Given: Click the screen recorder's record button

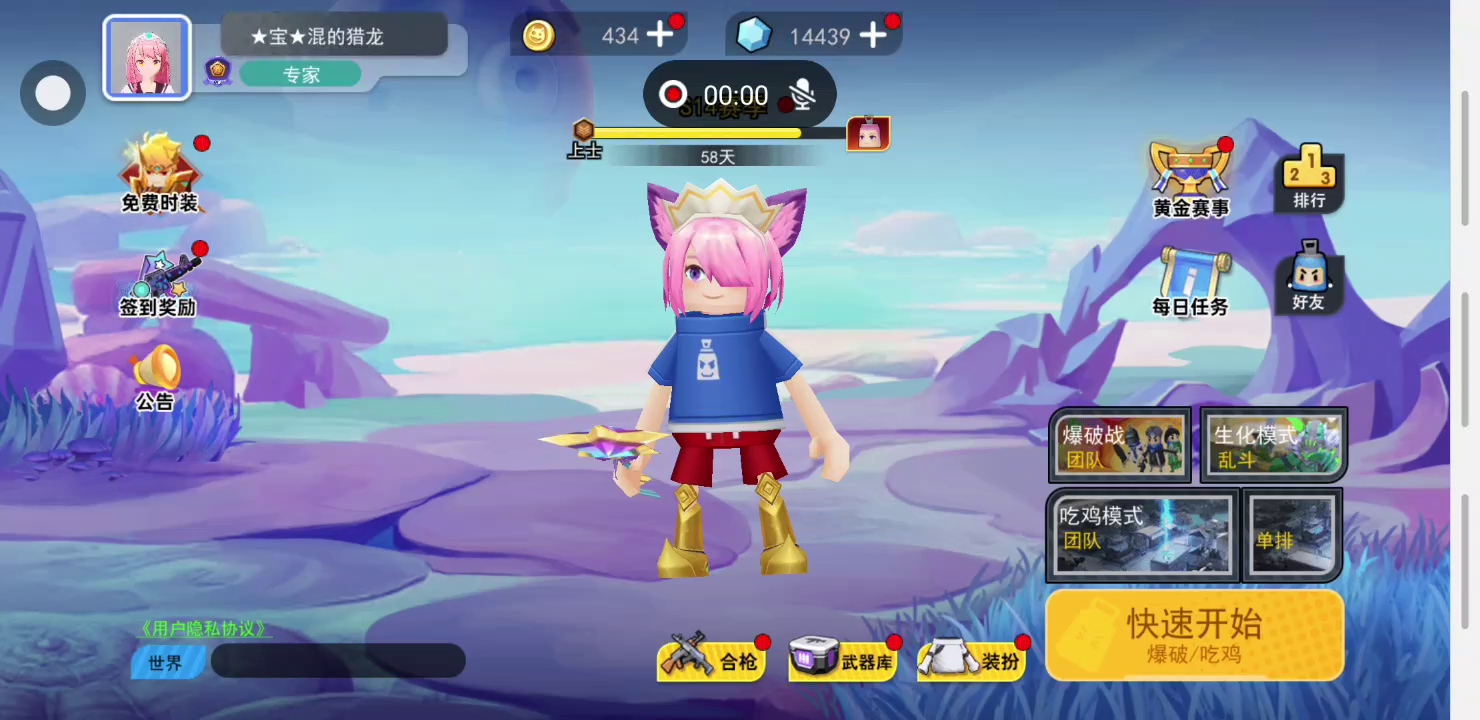Looking at the screenshot, I should point(673,95).
